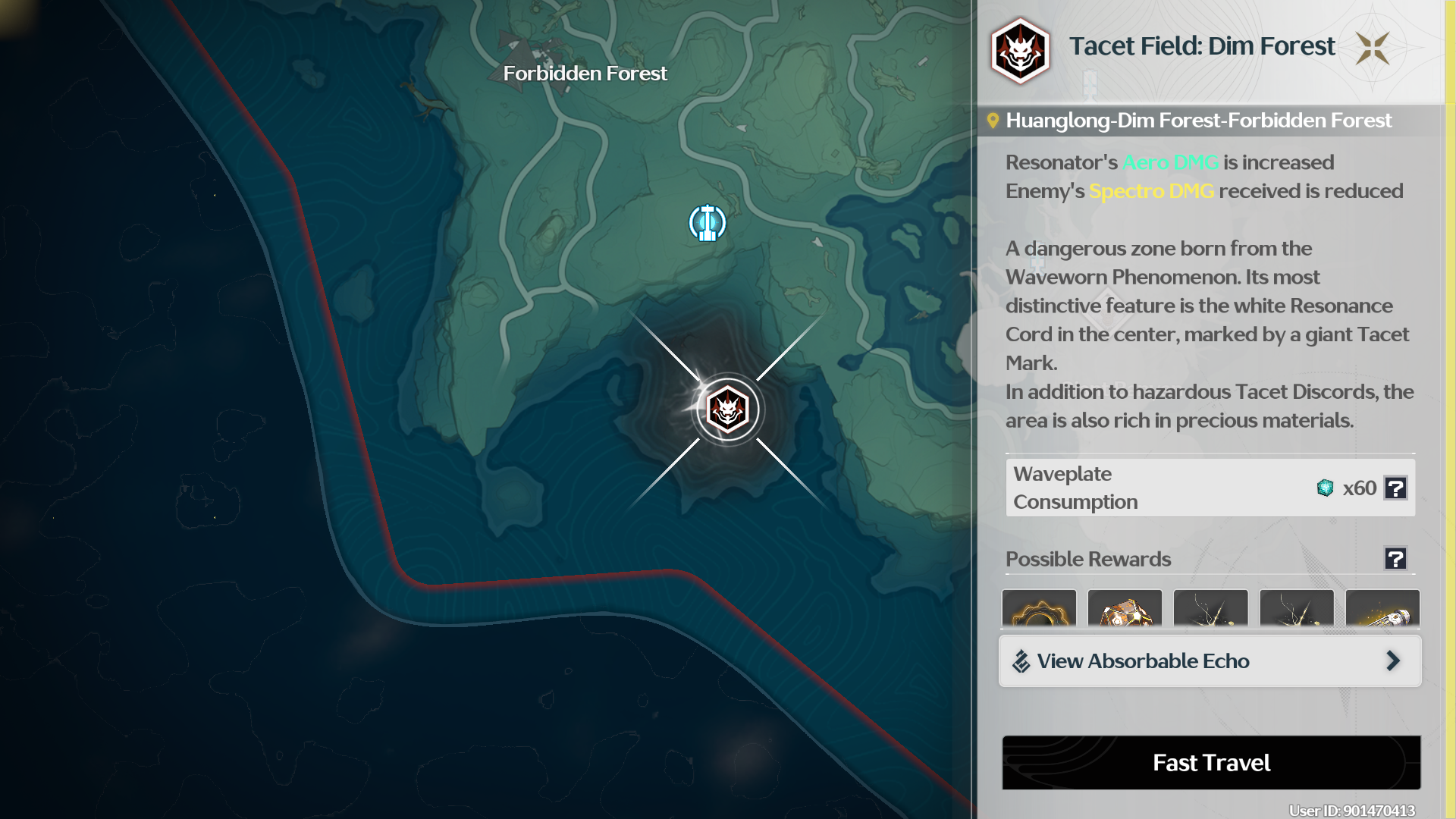Screen dimensions: 1456x819
Task: Show help for Waveplate Consumption
Action: point(1395,488)
